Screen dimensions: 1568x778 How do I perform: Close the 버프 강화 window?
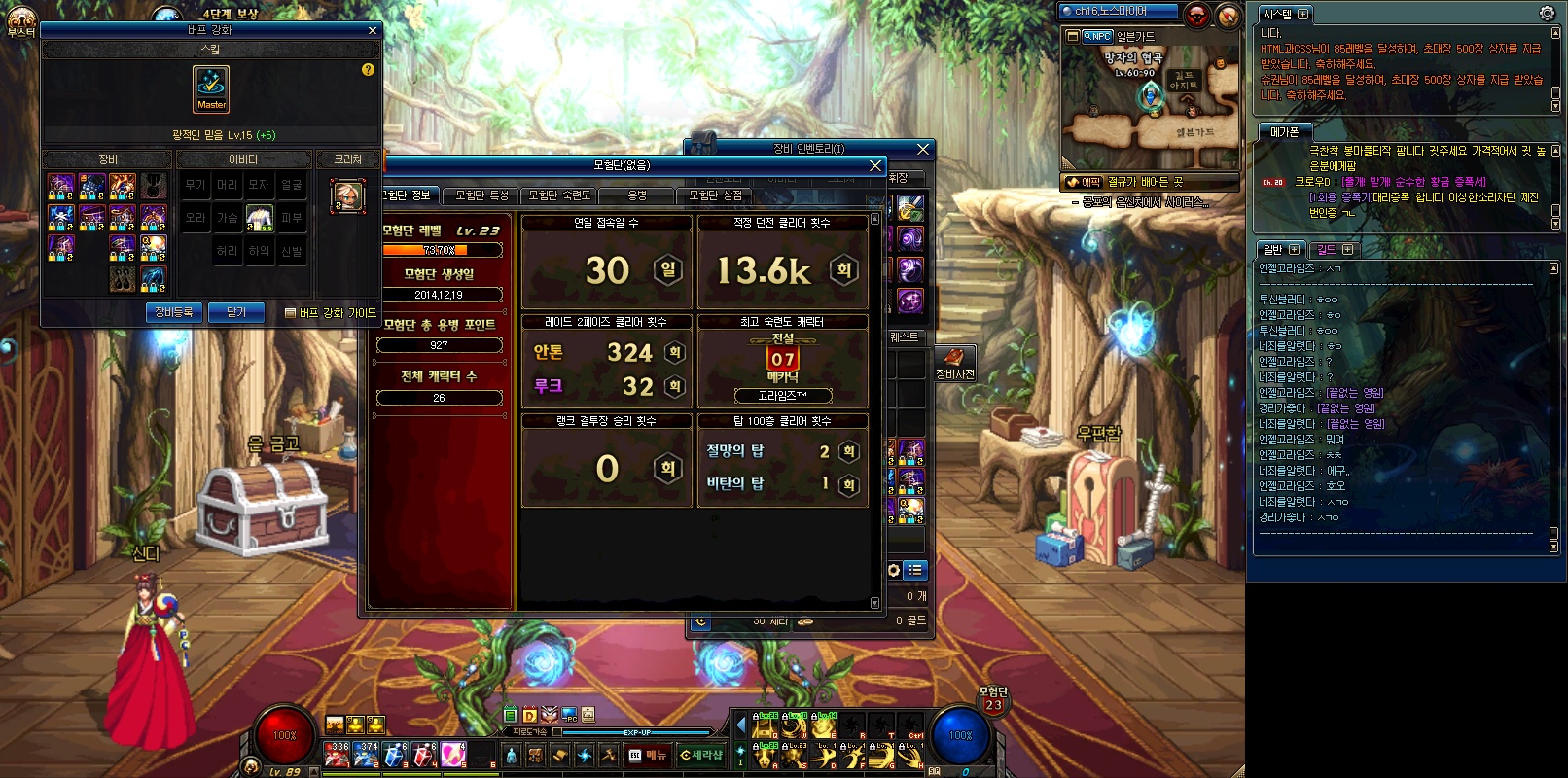click(372, 30)
